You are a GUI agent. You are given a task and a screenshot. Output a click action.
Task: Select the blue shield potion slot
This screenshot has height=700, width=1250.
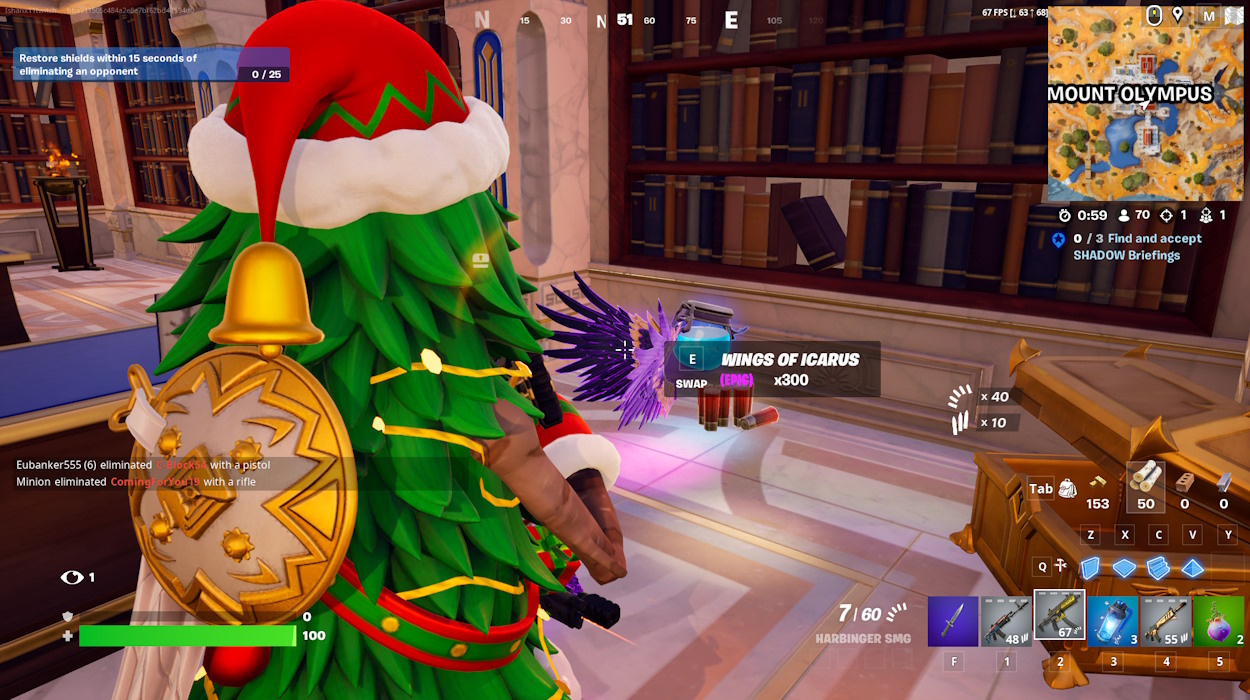[x=1112, y=621]
